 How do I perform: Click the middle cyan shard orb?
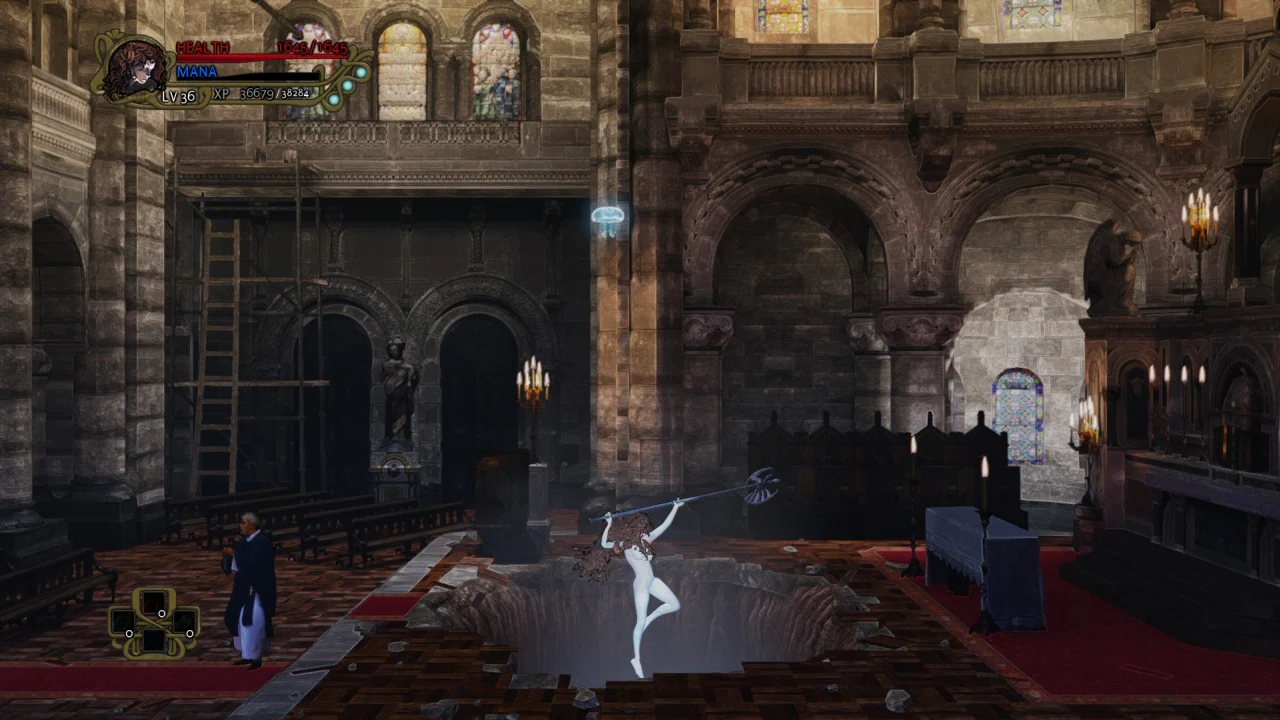coord(347,85)
